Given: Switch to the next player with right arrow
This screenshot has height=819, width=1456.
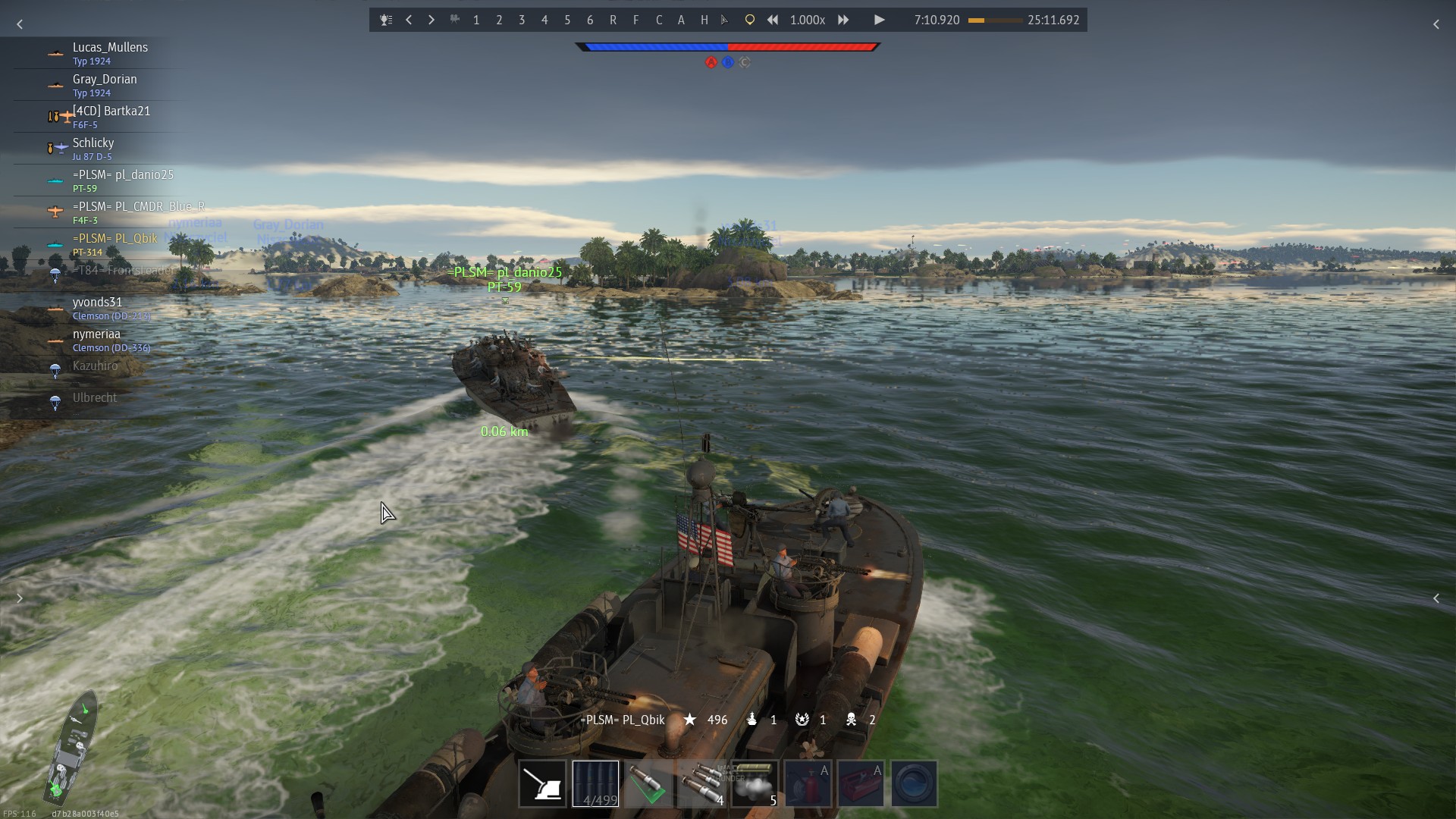Looking at the screenshot, I should tap(431, 20).
